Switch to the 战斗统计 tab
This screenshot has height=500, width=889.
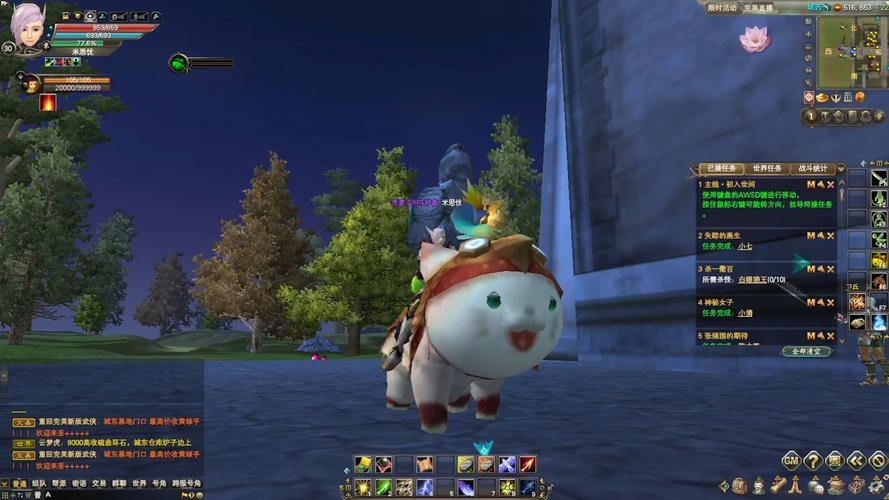(815, 169)
